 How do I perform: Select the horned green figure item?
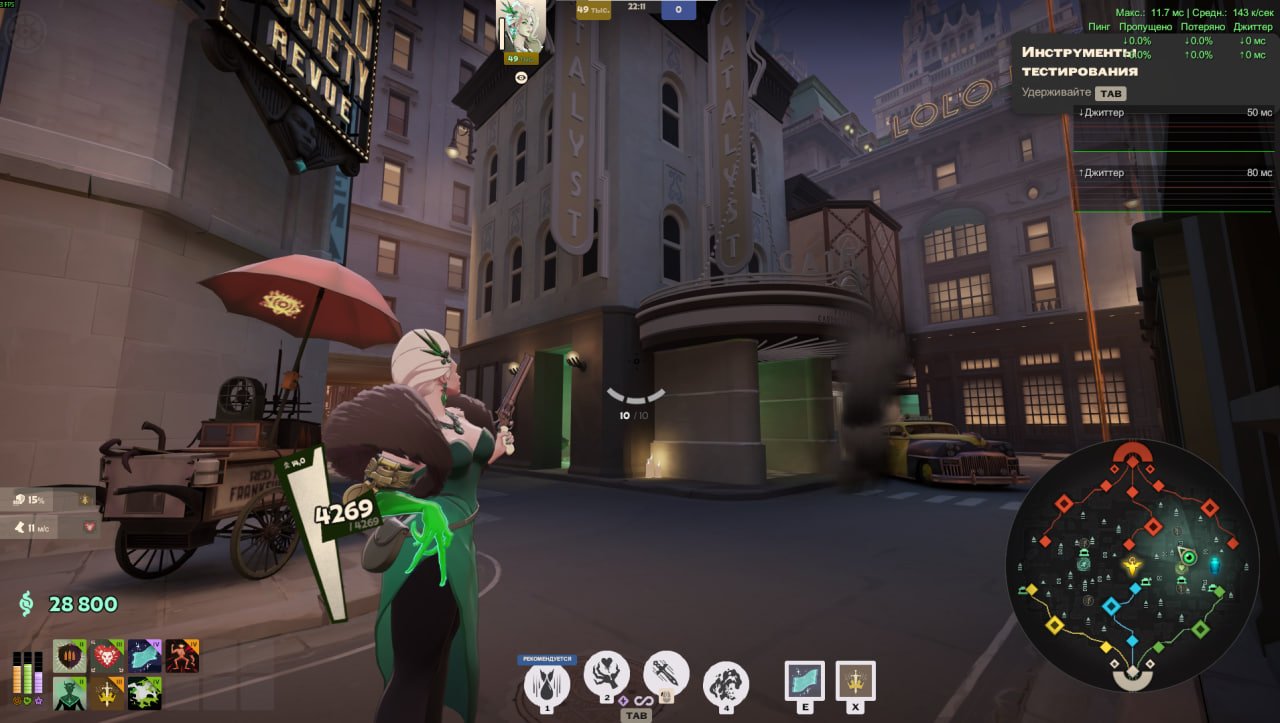coord(70,693)
